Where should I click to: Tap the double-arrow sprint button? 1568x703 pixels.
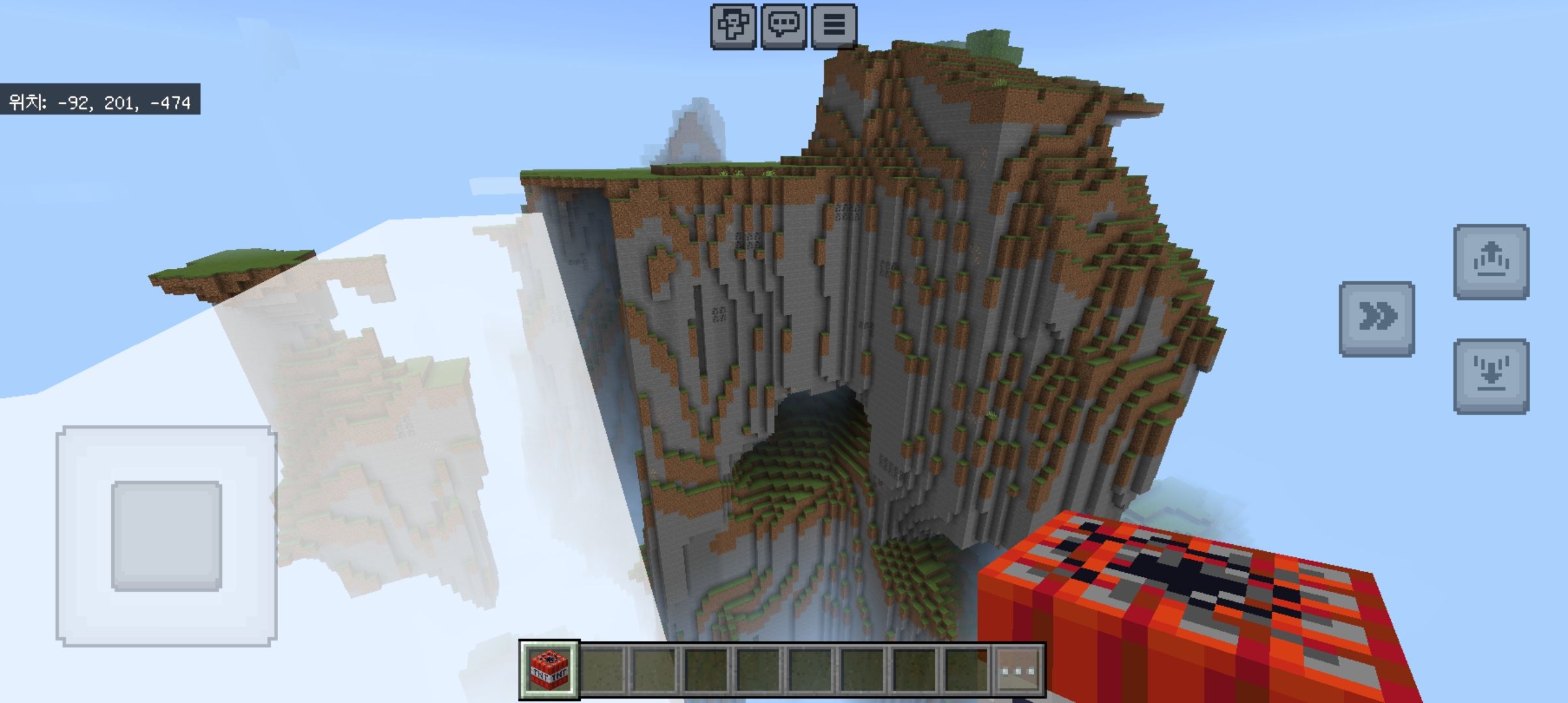coord(1377,319)
